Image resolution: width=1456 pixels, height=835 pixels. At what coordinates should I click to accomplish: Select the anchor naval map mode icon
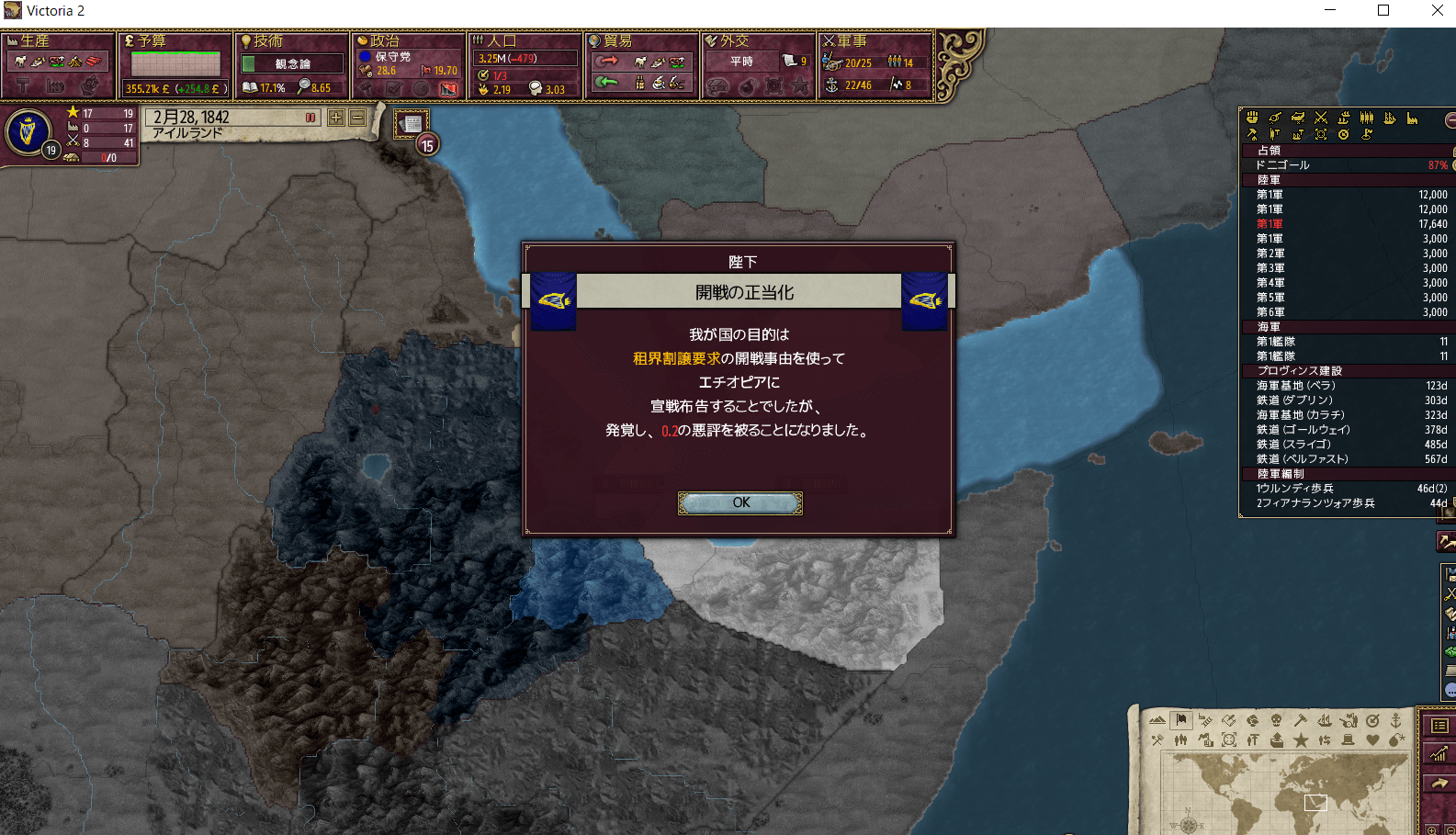(x=1397, y=720)
